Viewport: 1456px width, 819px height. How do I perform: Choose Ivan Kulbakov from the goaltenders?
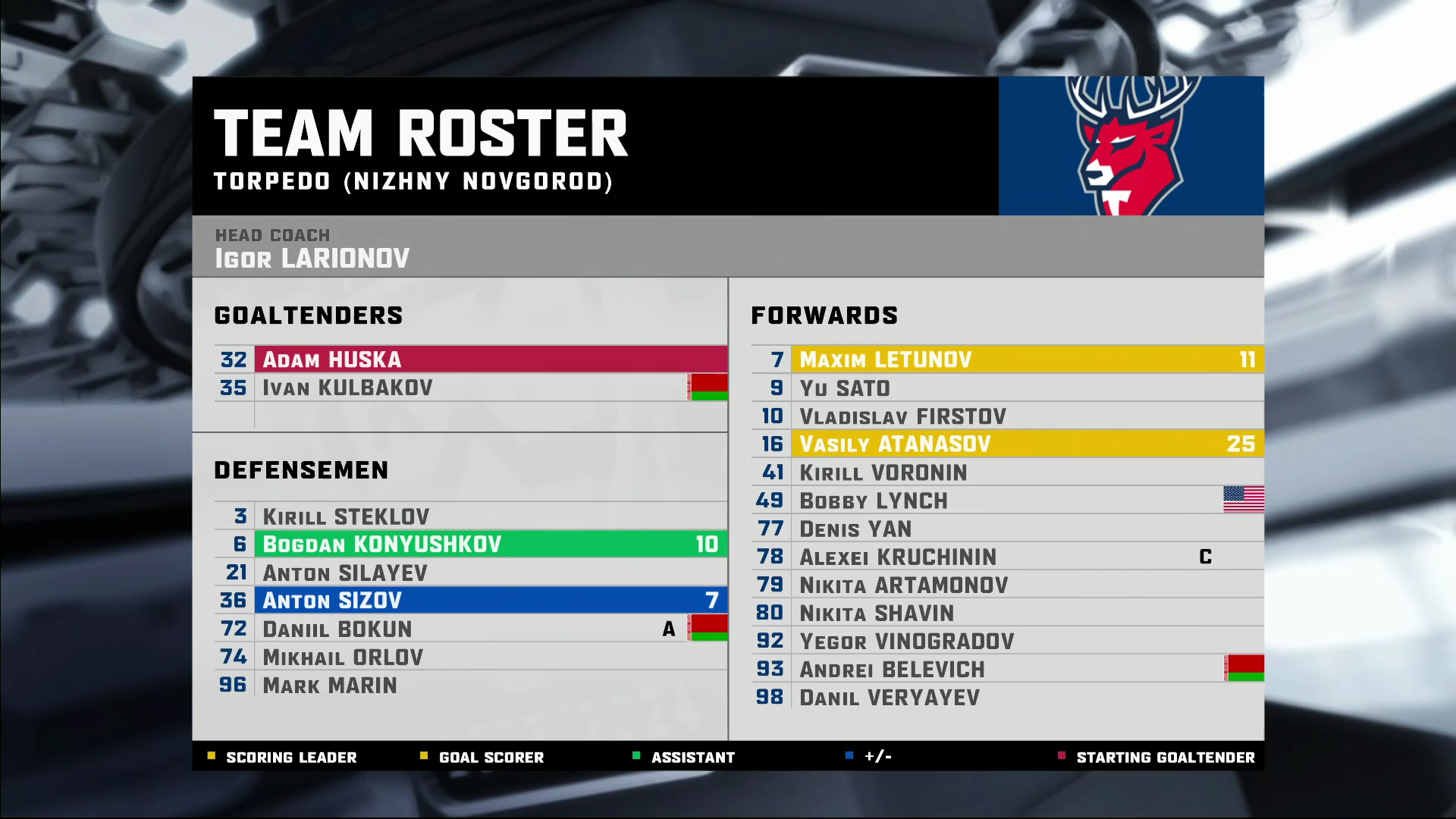click(x=470, y=388)
